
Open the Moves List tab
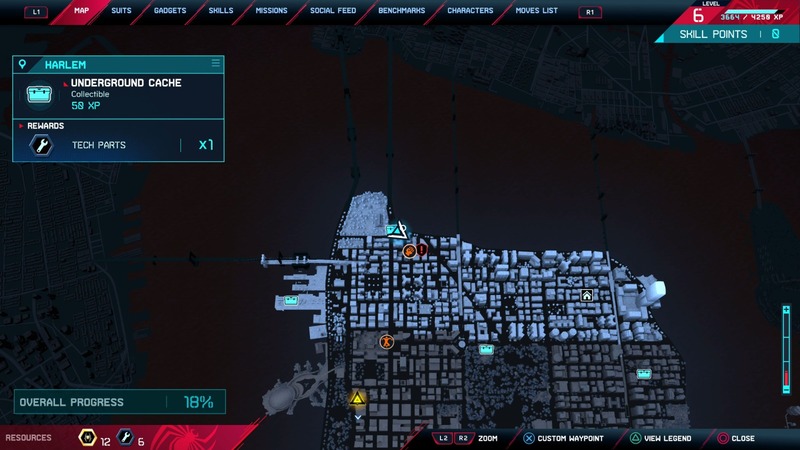point(537,11)
